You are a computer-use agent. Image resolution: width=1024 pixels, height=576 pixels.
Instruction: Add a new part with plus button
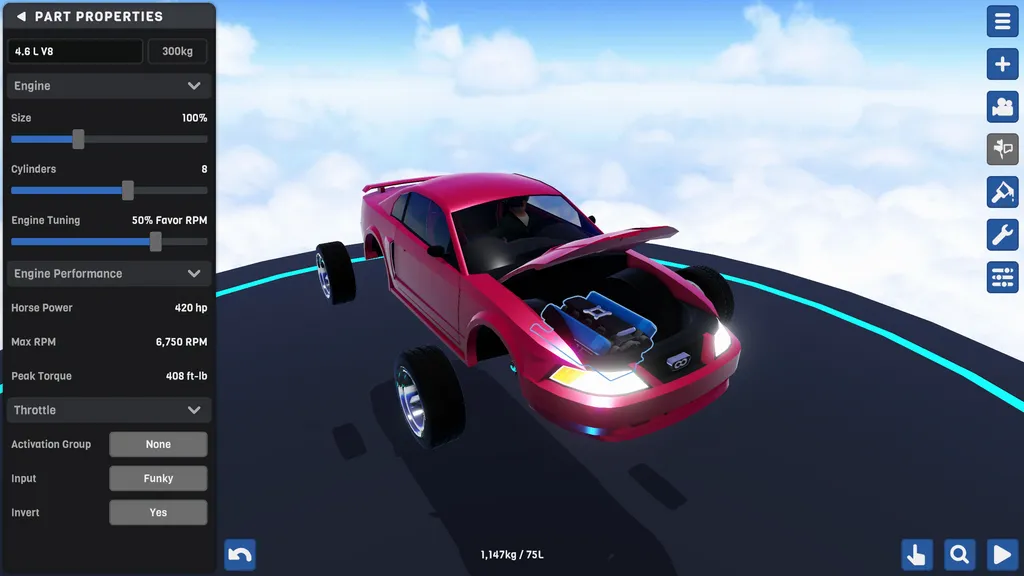[x=1002, y=64]
